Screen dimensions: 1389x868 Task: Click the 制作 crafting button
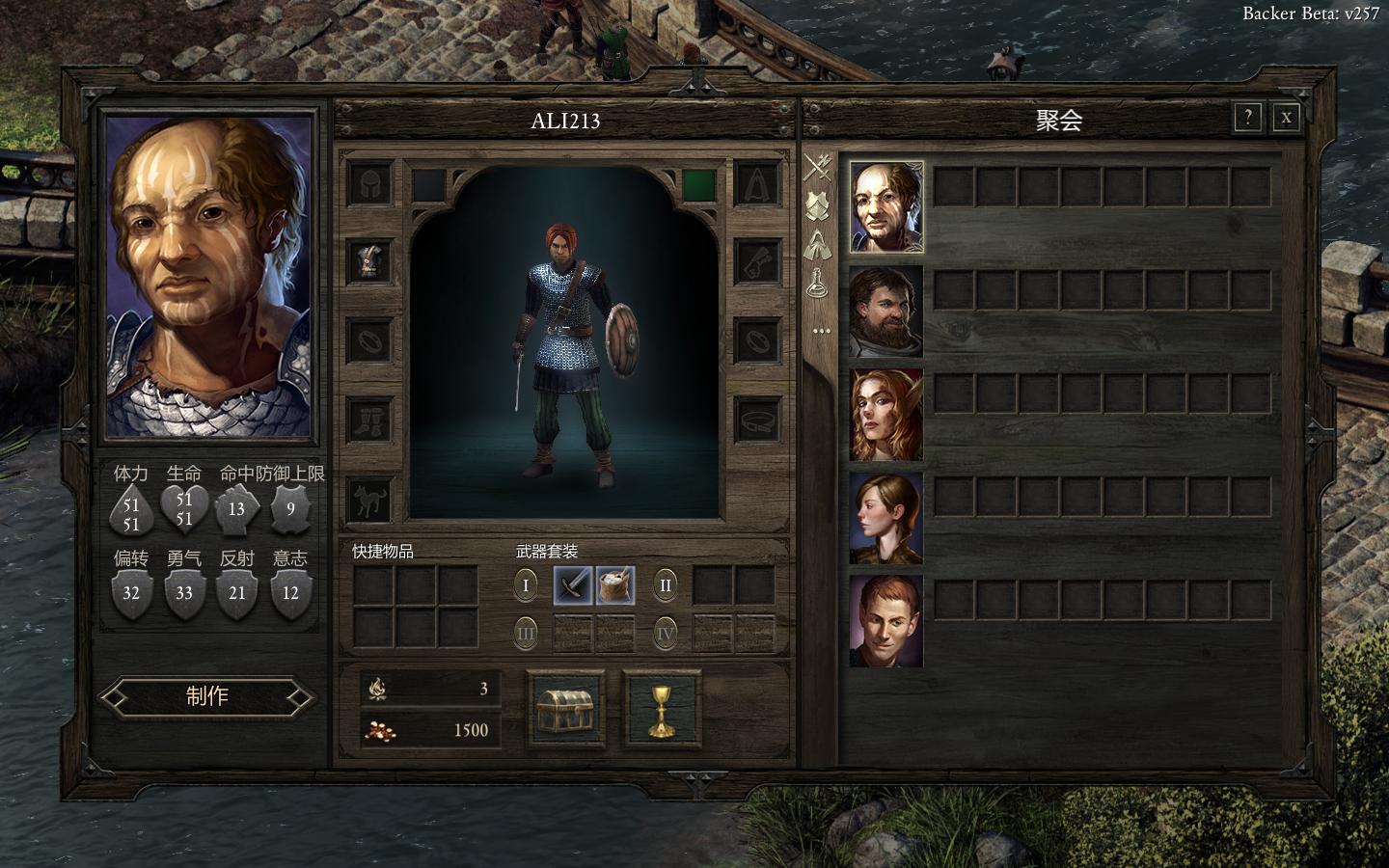207,696
